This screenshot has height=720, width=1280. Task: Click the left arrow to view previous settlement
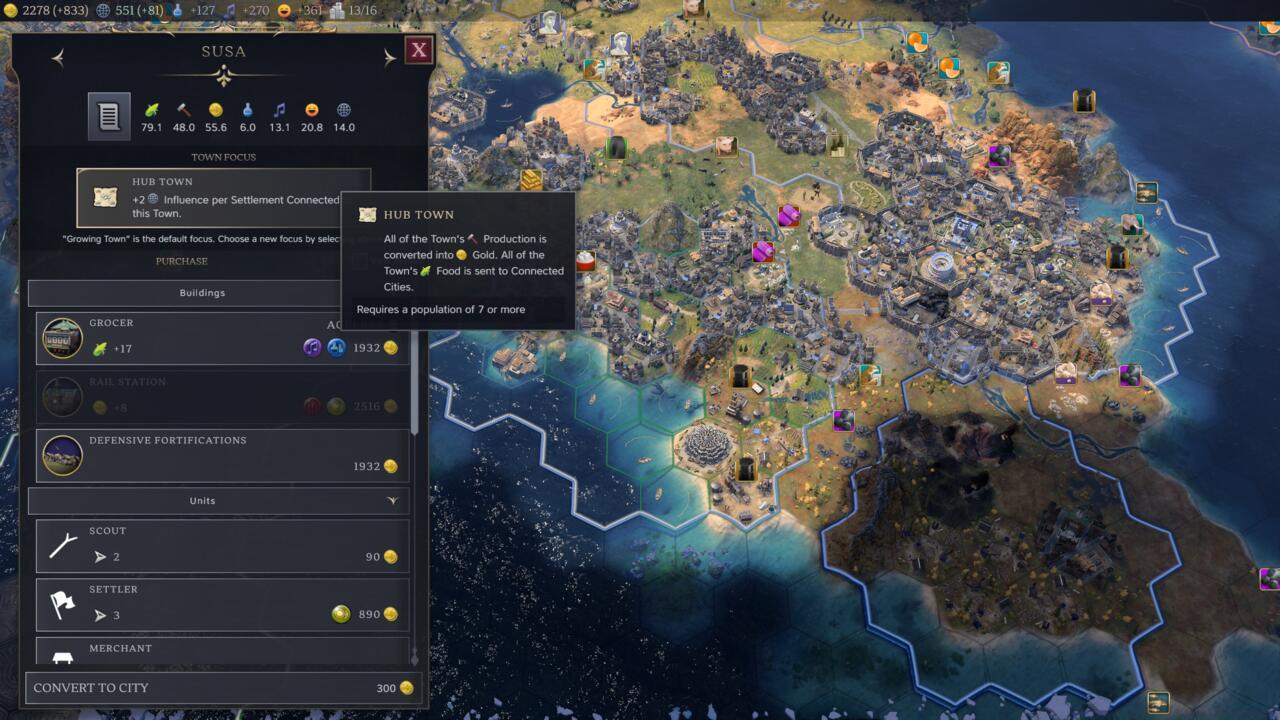(x=58, y=56)
